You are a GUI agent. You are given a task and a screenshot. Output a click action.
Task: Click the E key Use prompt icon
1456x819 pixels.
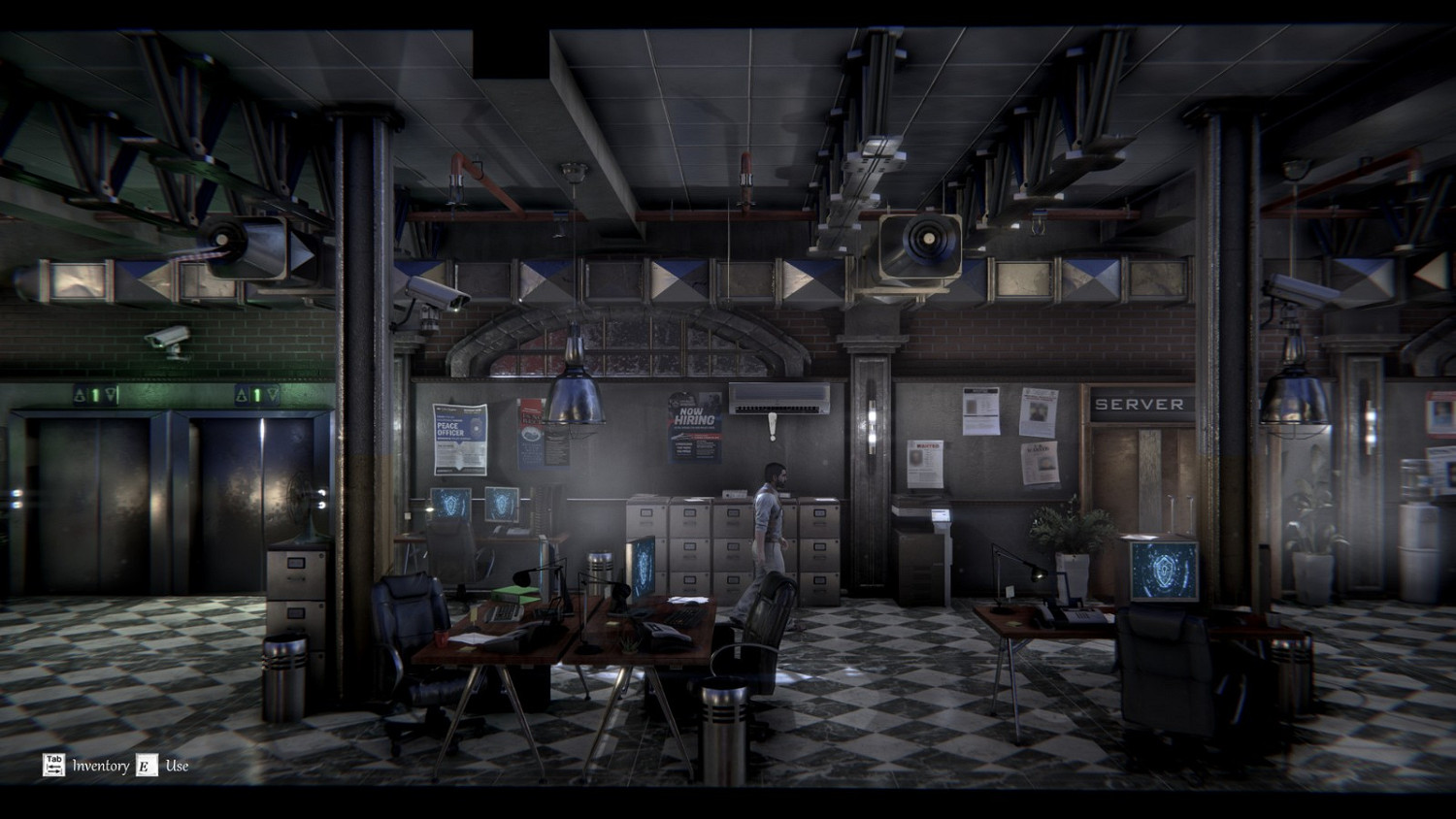pyautogui.click(x=148, y=765)
